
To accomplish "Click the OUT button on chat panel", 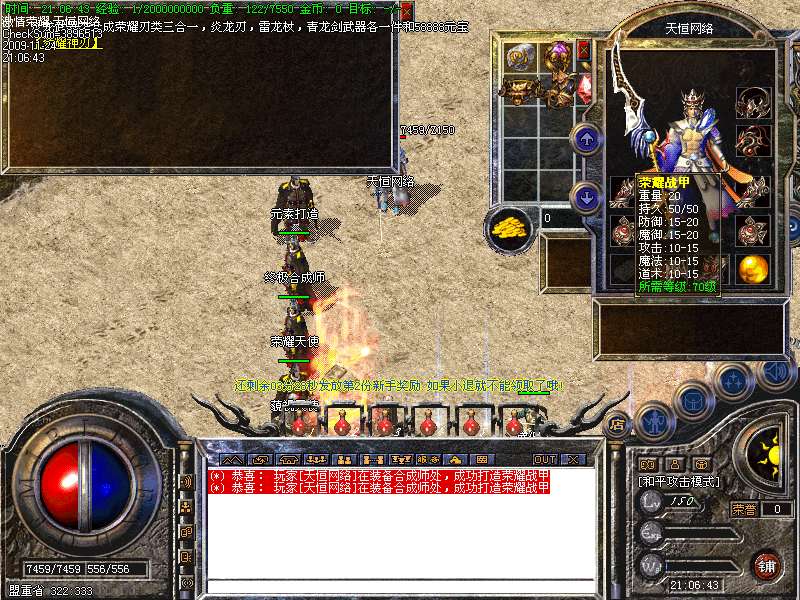I will pos(544,459).
